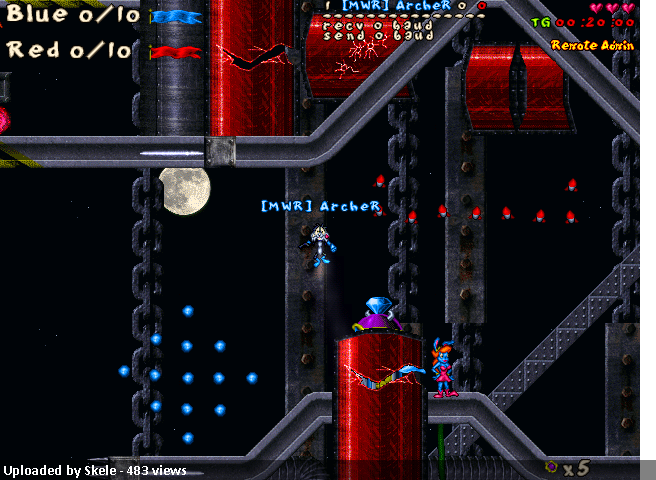Click the red team flag icon

(x=175, y=52)
